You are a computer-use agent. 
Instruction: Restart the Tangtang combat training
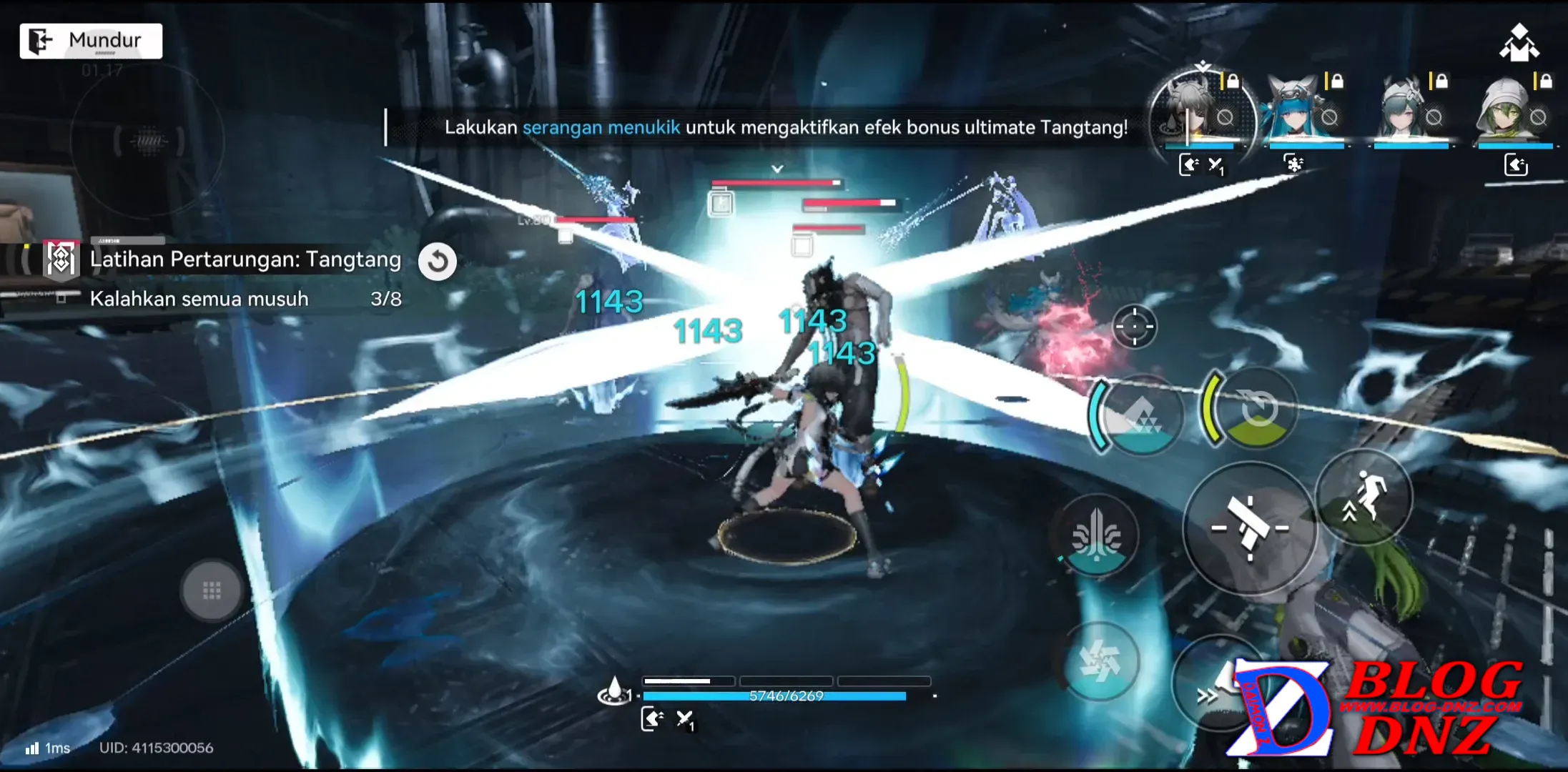pos(438,262)
